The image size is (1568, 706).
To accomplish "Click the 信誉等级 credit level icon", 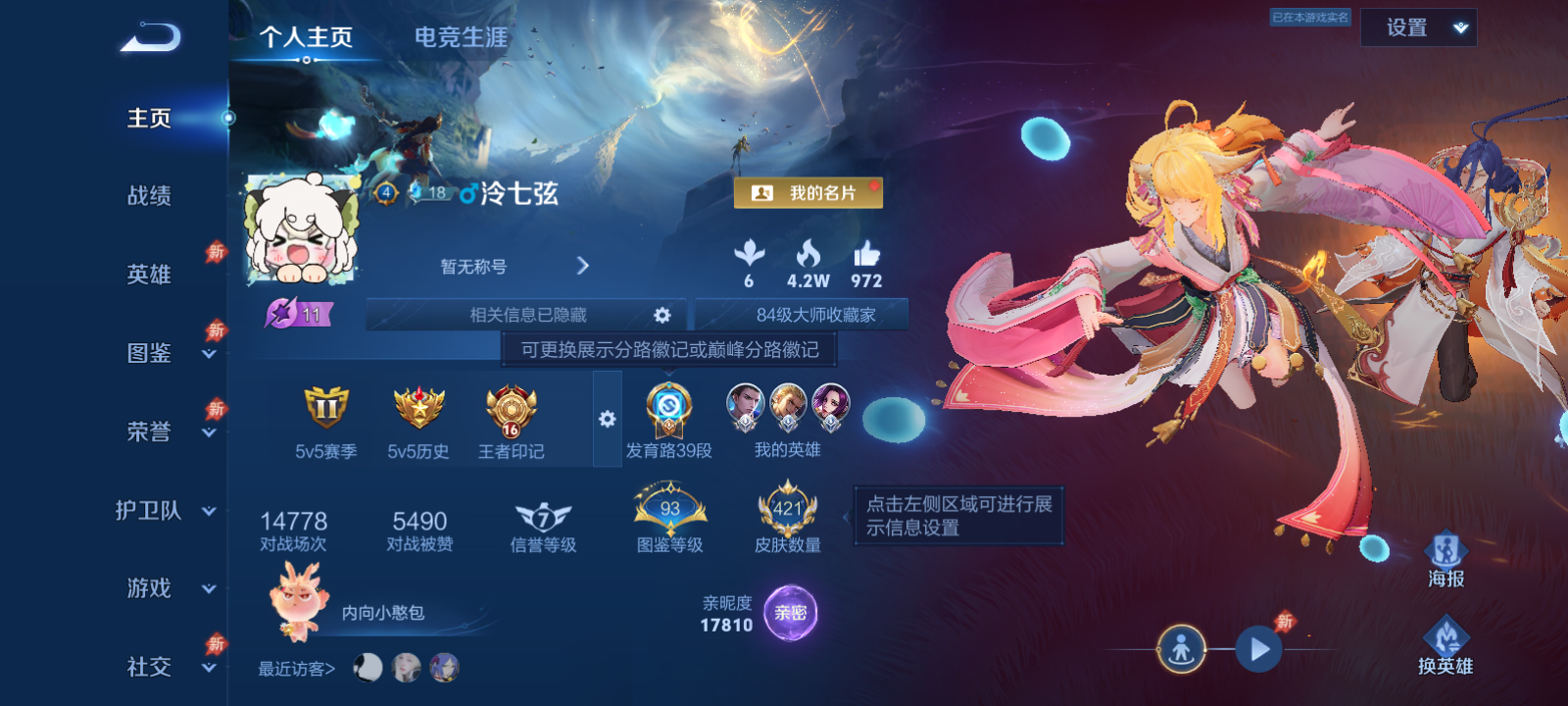I will pos(540,515).
